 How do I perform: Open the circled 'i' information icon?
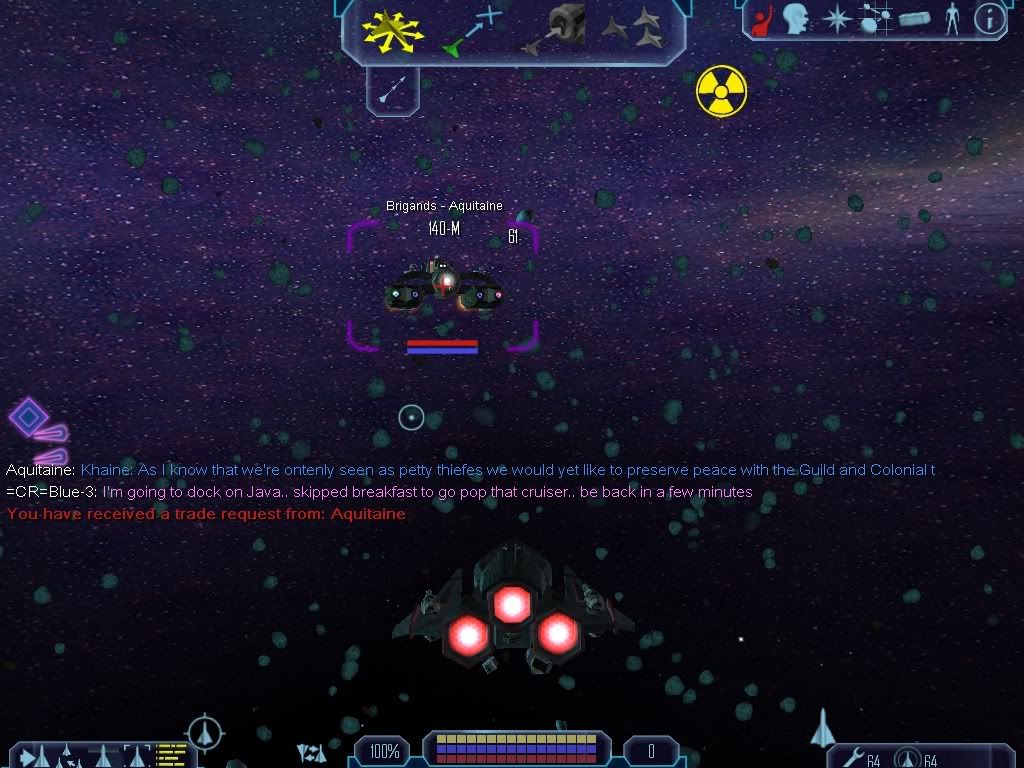click(x=989, y=19)
